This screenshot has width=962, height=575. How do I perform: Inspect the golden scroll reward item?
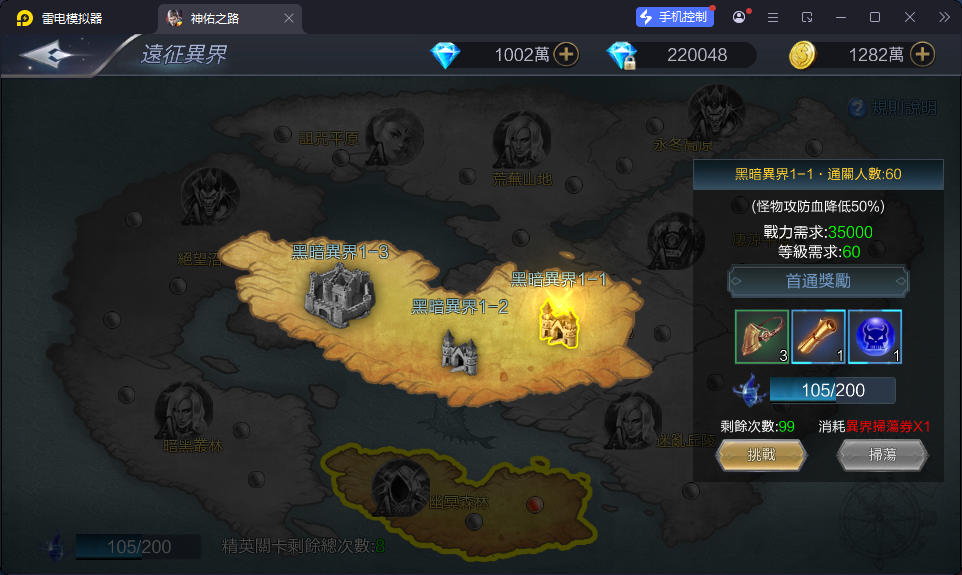tap(818, 337)
